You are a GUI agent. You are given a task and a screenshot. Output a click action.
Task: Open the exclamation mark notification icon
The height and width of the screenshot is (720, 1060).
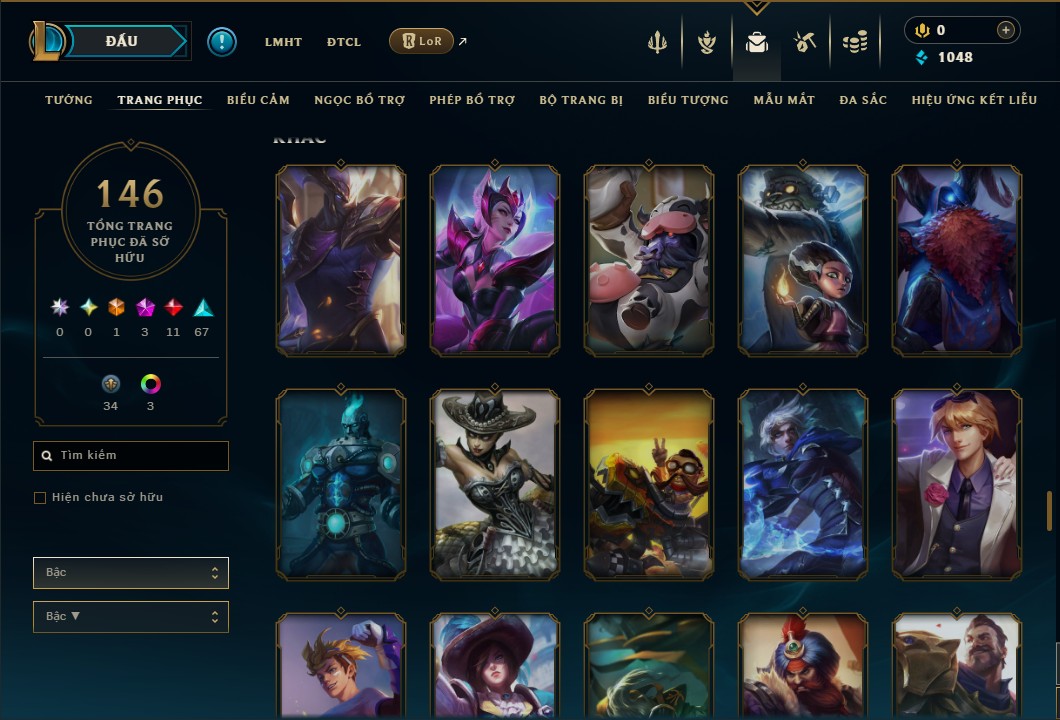coord(222,42)
